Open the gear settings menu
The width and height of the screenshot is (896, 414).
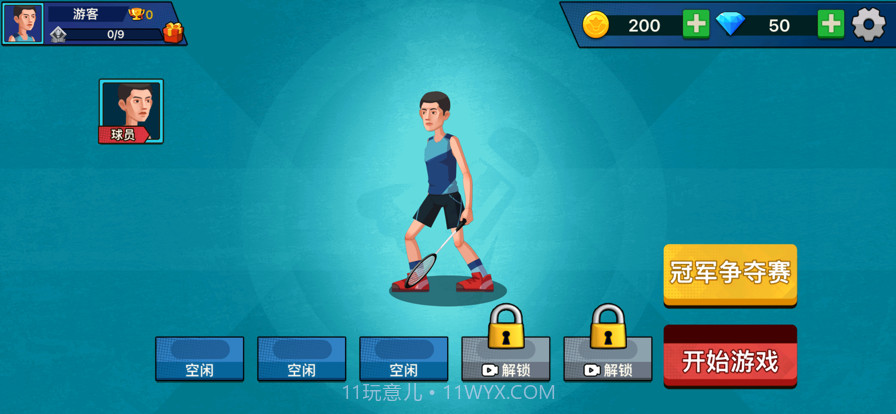(868, 24)
